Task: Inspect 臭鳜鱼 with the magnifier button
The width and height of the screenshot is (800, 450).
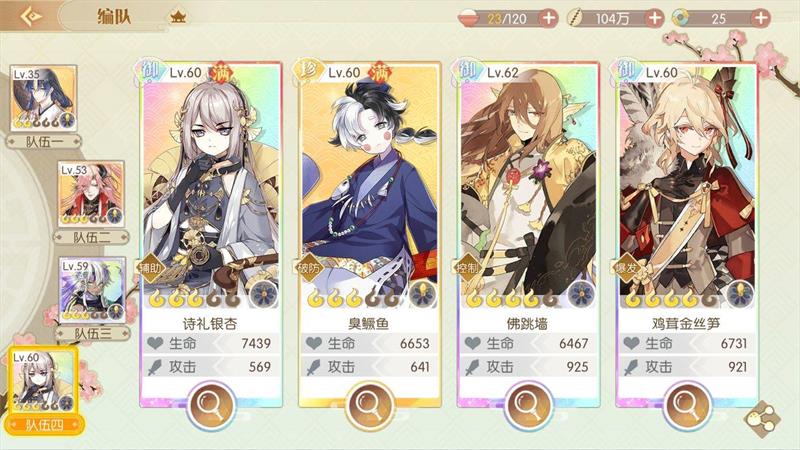Action: tap(368, 404)
